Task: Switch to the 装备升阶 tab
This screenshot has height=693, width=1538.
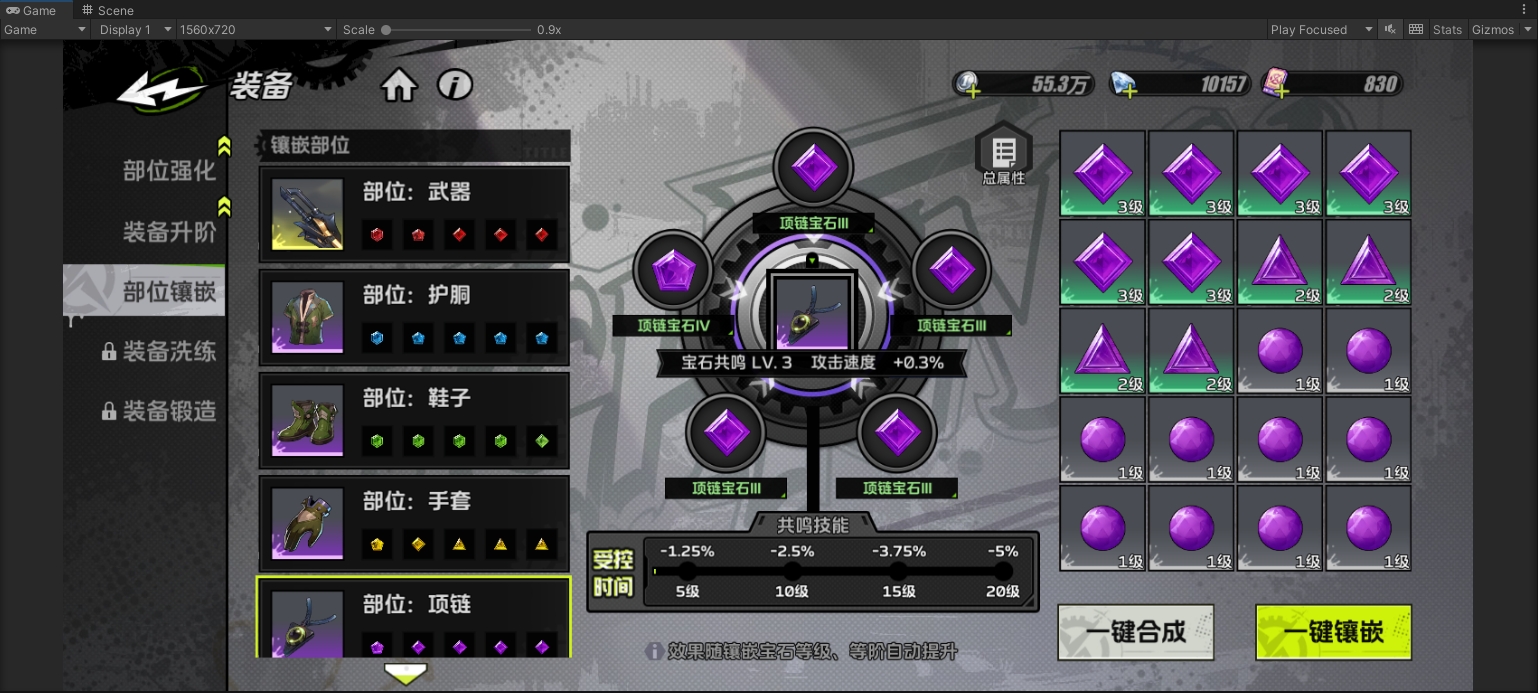Action: pyautogui.click(x=168, y=232)
